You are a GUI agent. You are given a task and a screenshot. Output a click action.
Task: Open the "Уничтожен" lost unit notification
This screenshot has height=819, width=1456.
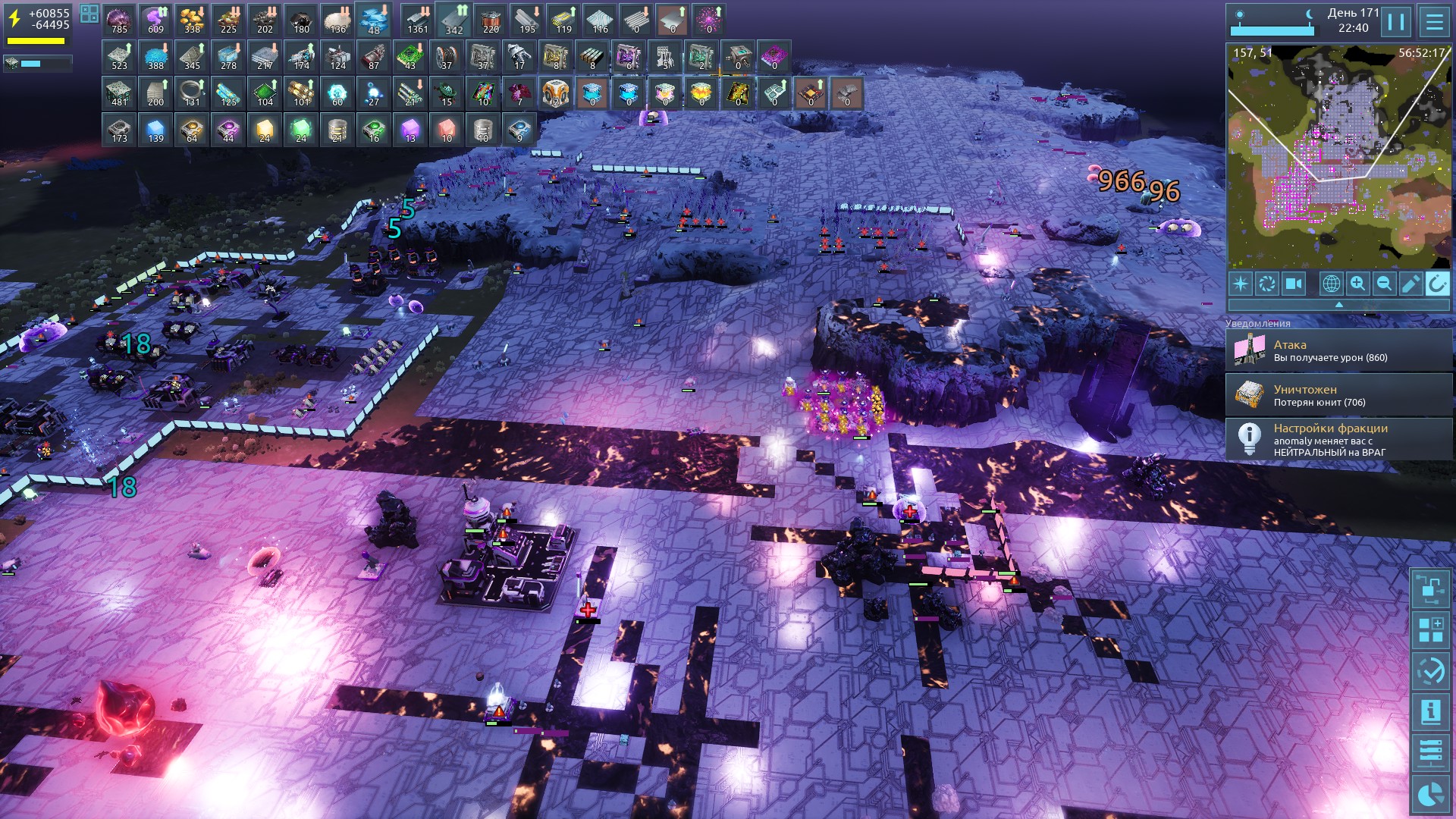pyautogui.click(x=1338, y=395)
